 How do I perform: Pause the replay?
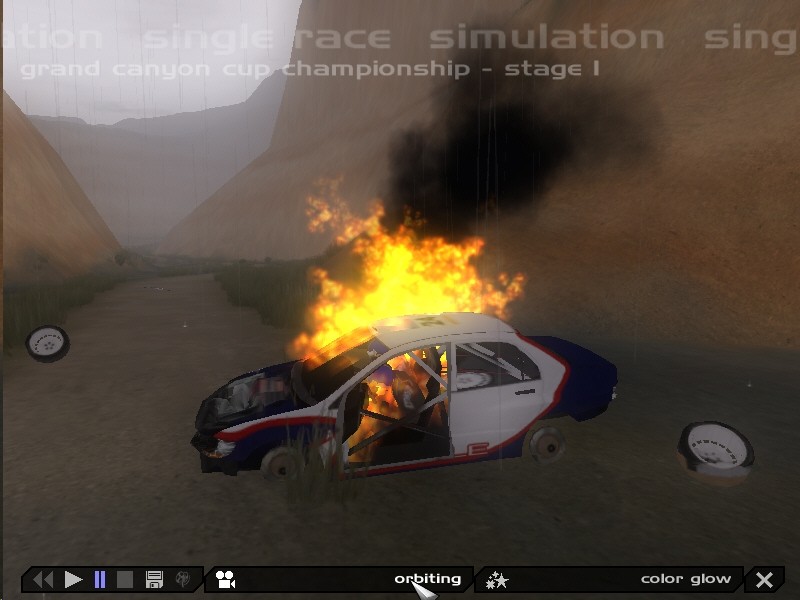click(x=100, y=579)
